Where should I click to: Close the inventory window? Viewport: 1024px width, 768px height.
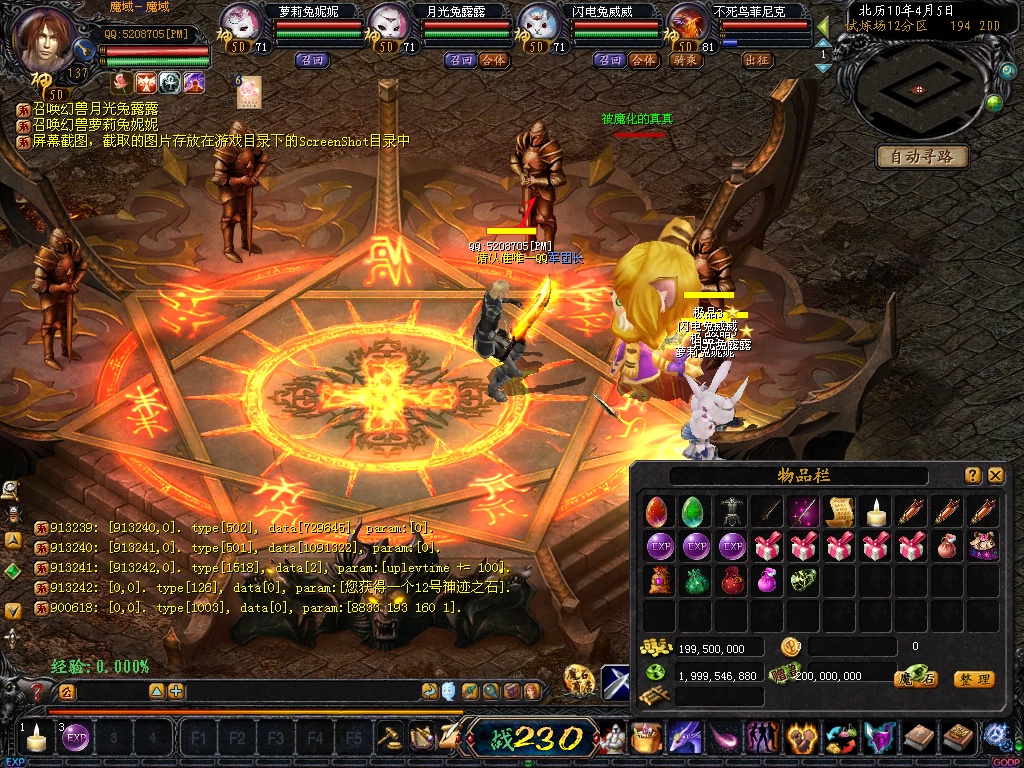(x=995, y=476)
